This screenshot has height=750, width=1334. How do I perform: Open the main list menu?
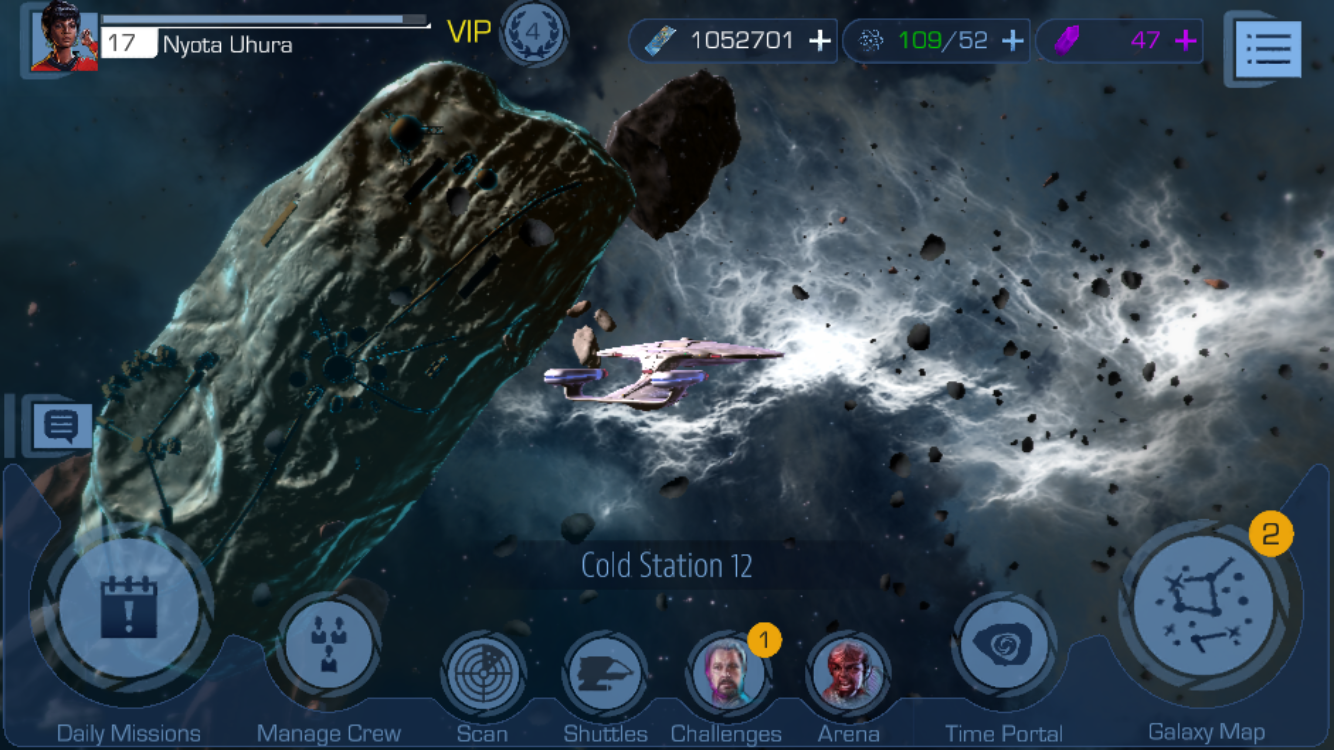(x=1269, y=48)
